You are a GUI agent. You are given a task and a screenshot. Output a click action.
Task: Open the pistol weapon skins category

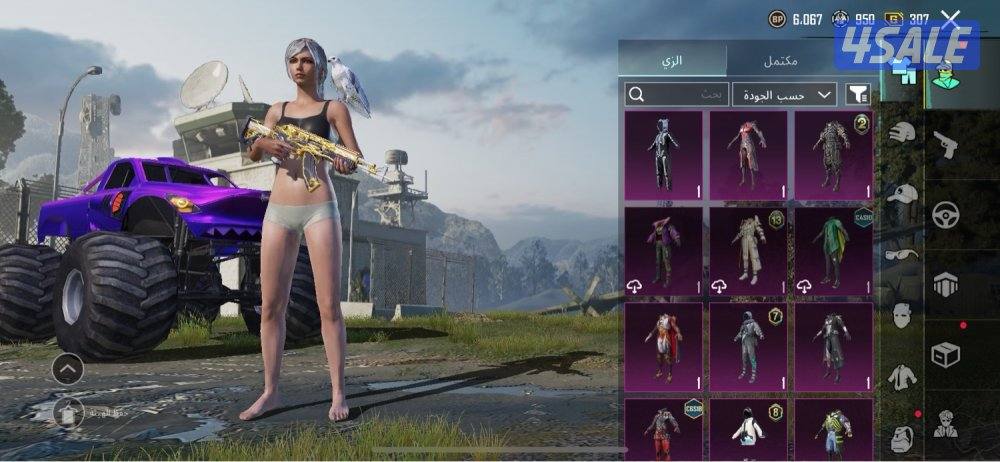(946, 145)
